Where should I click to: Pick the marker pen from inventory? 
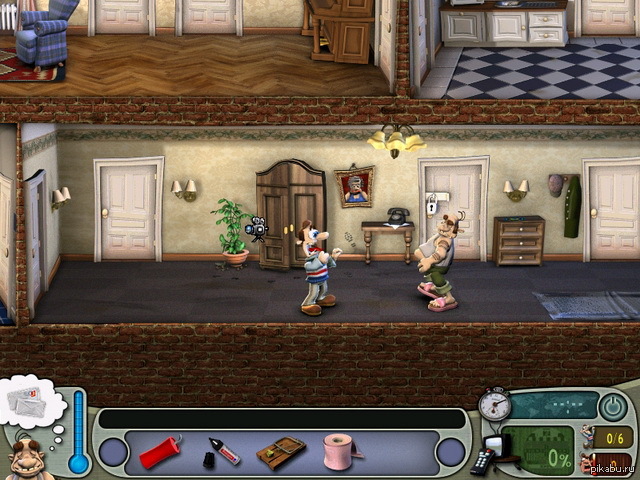click(221, 452)
